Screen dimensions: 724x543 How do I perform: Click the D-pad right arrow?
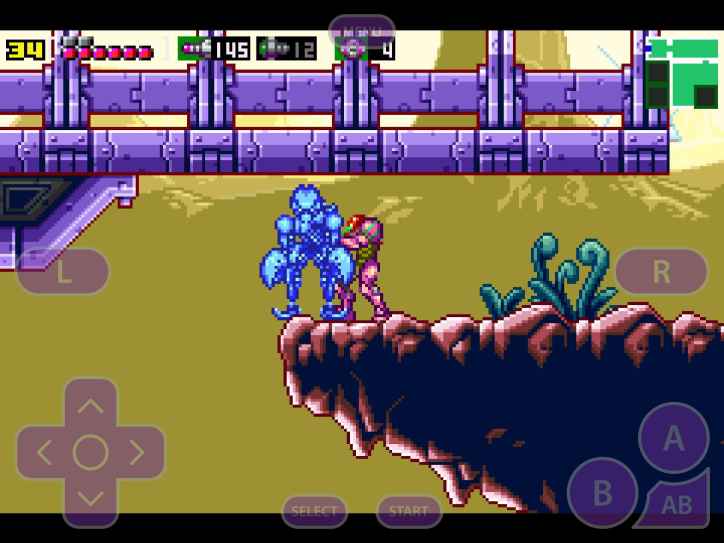pyautogui.click(x=138, y=452)
